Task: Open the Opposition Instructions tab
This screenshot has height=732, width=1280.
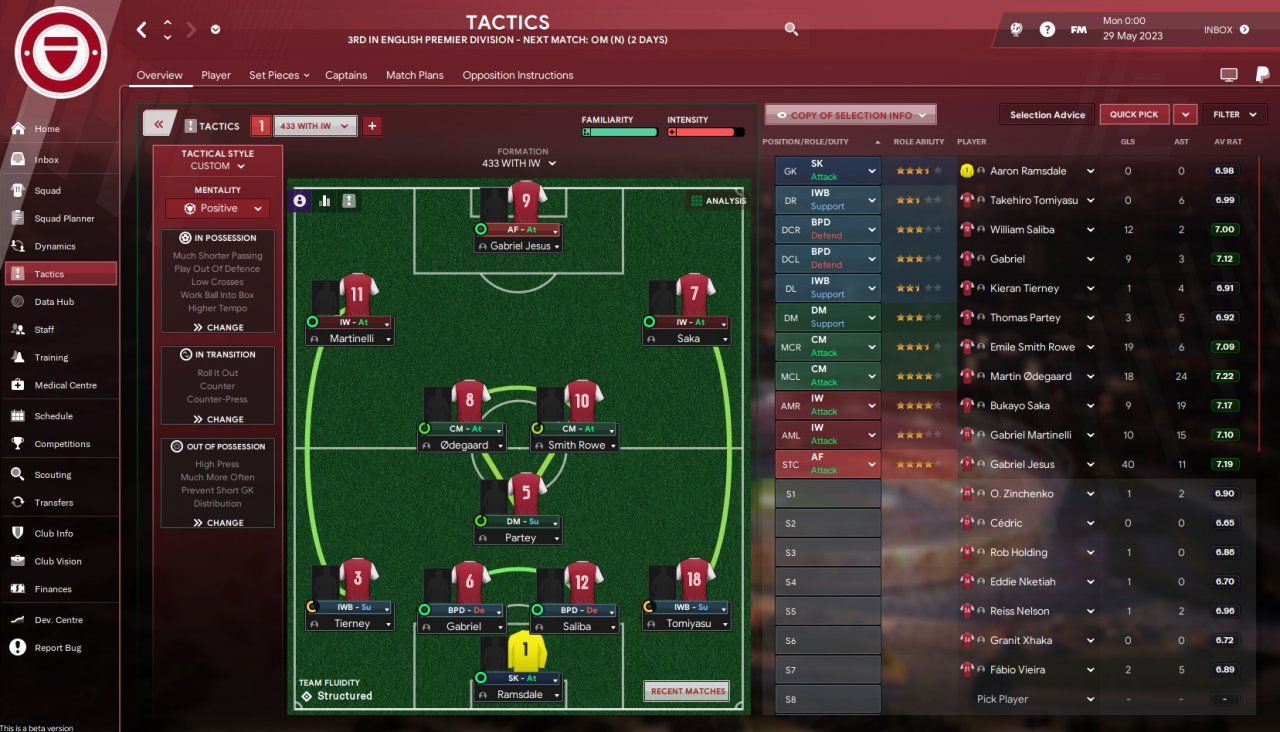Action: (x=517, y=75)
